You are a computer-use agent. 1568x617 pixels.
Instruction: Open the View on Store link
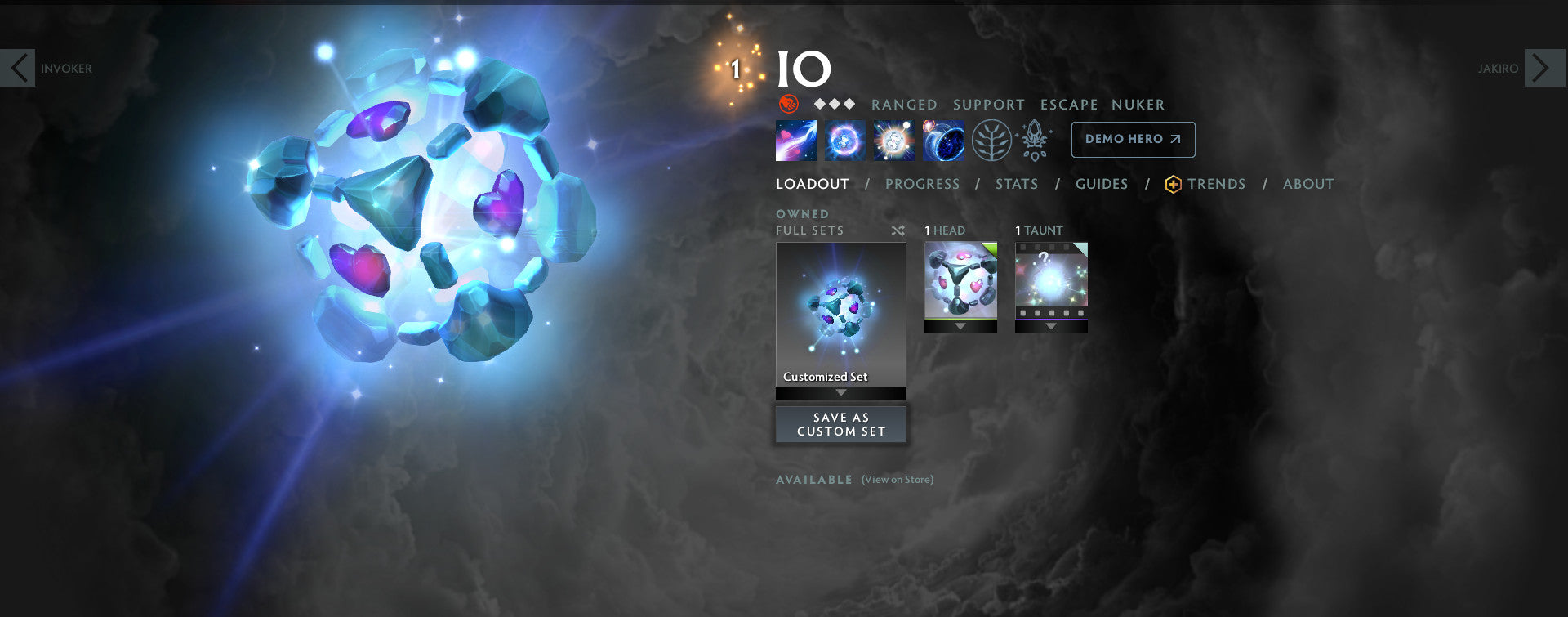(897, 480)
